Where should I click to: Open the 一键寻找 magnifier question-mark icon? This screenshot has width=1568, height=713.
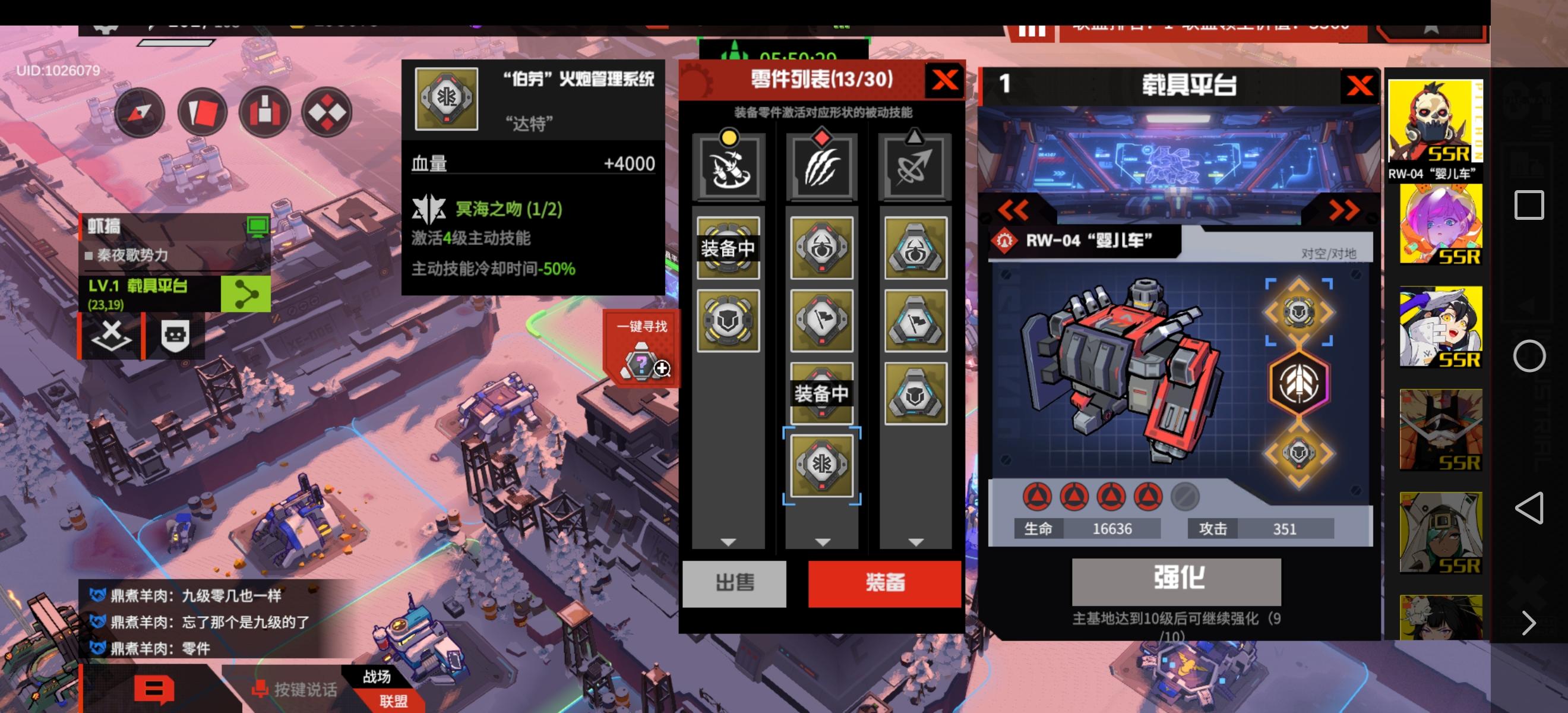[640, 365]
